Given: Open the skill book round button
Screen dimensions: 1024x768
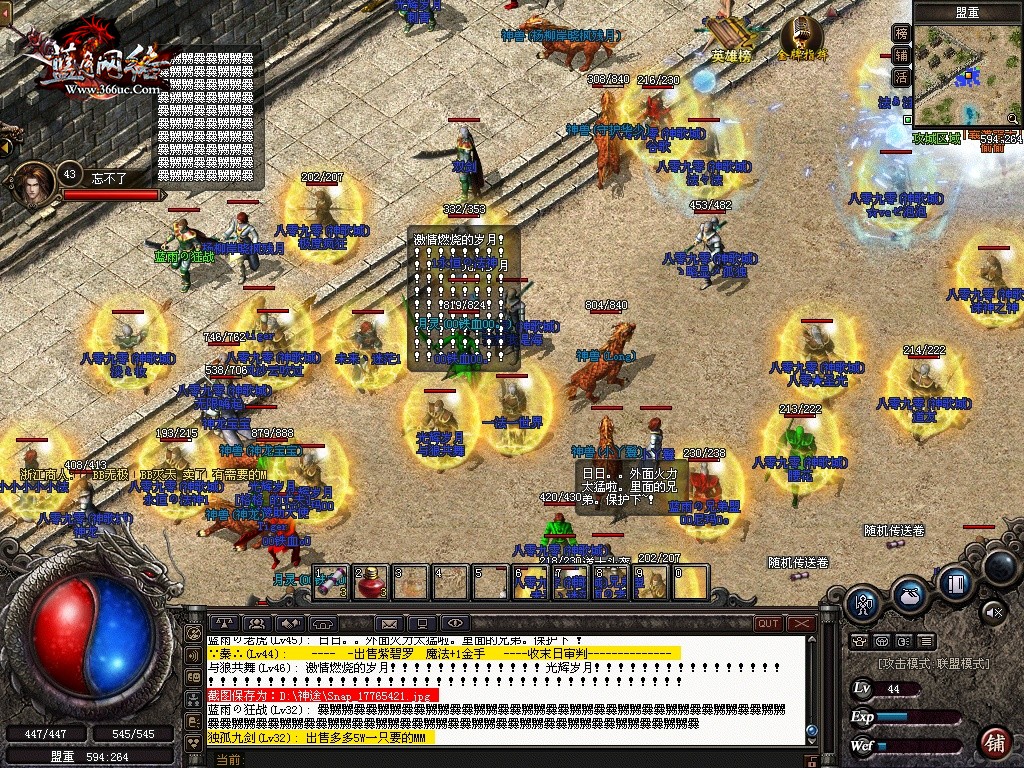Looking at the screenshot, I should pos(955,582).
